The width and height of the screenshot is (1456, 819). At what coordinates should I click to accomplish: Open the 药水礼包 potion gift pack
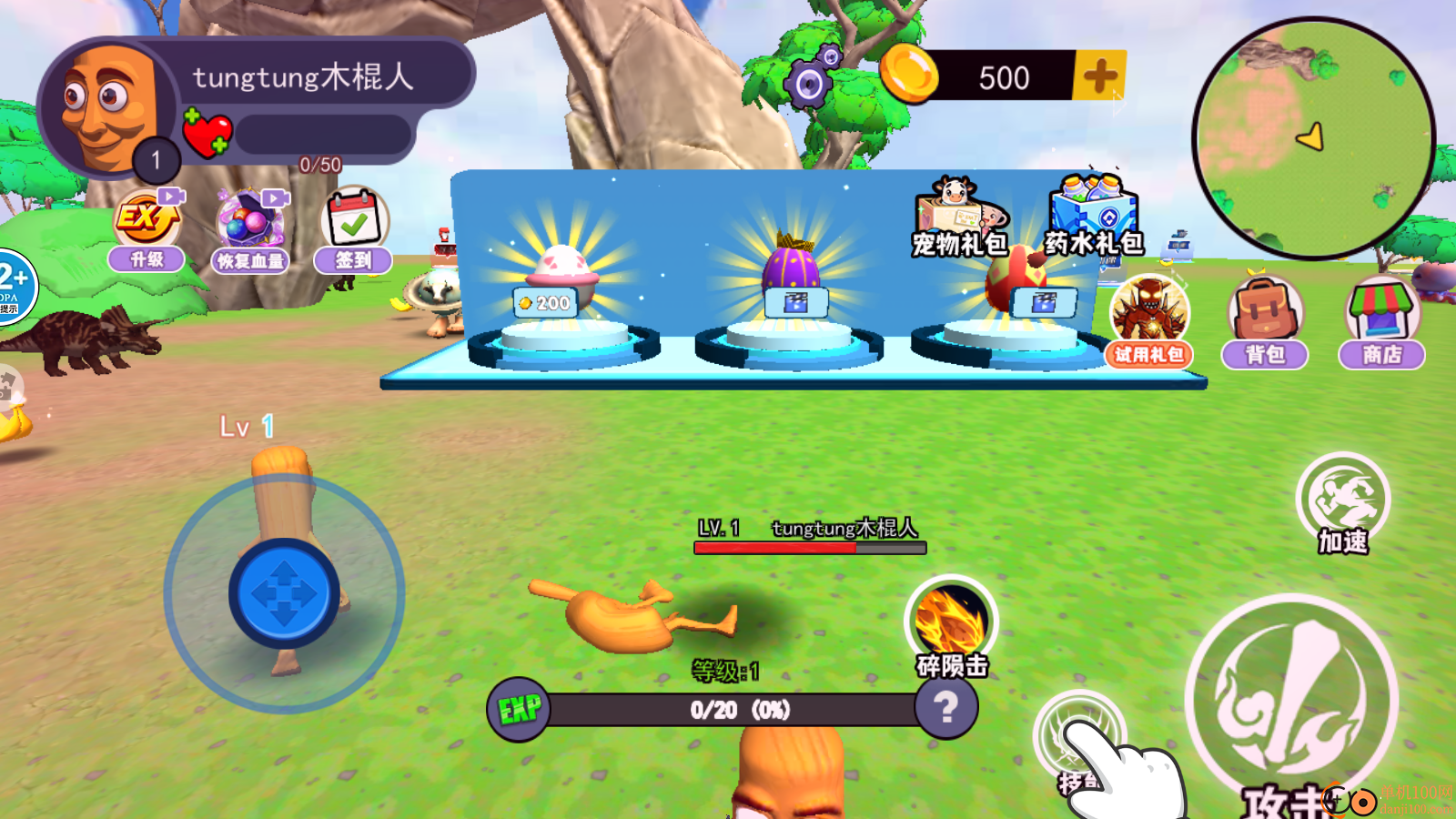pyautogui.click(x=1094, y=217)
